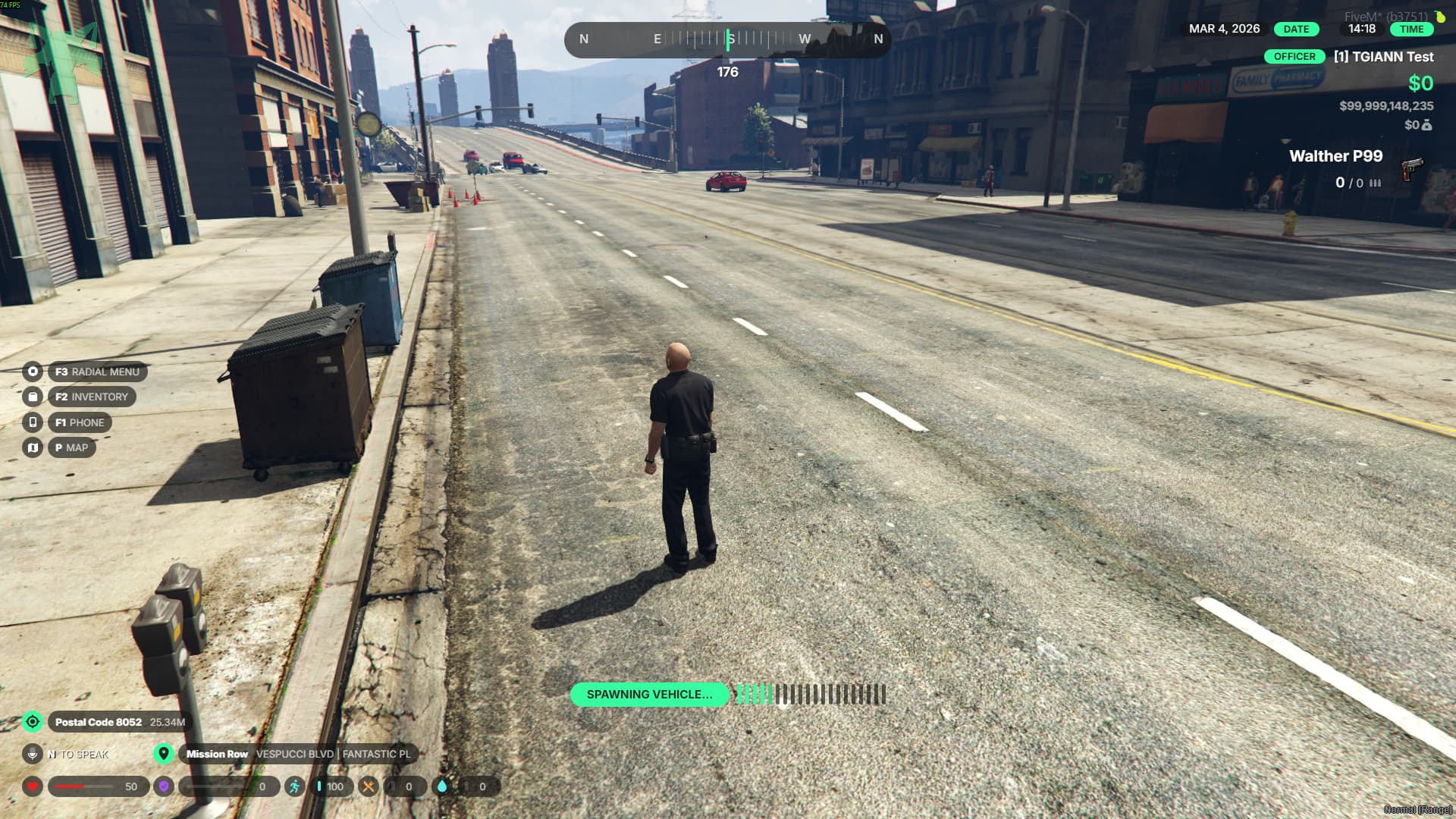Select the red heart health icon
The height and width of the screenshot is (819, 1456).
(33, 786)
